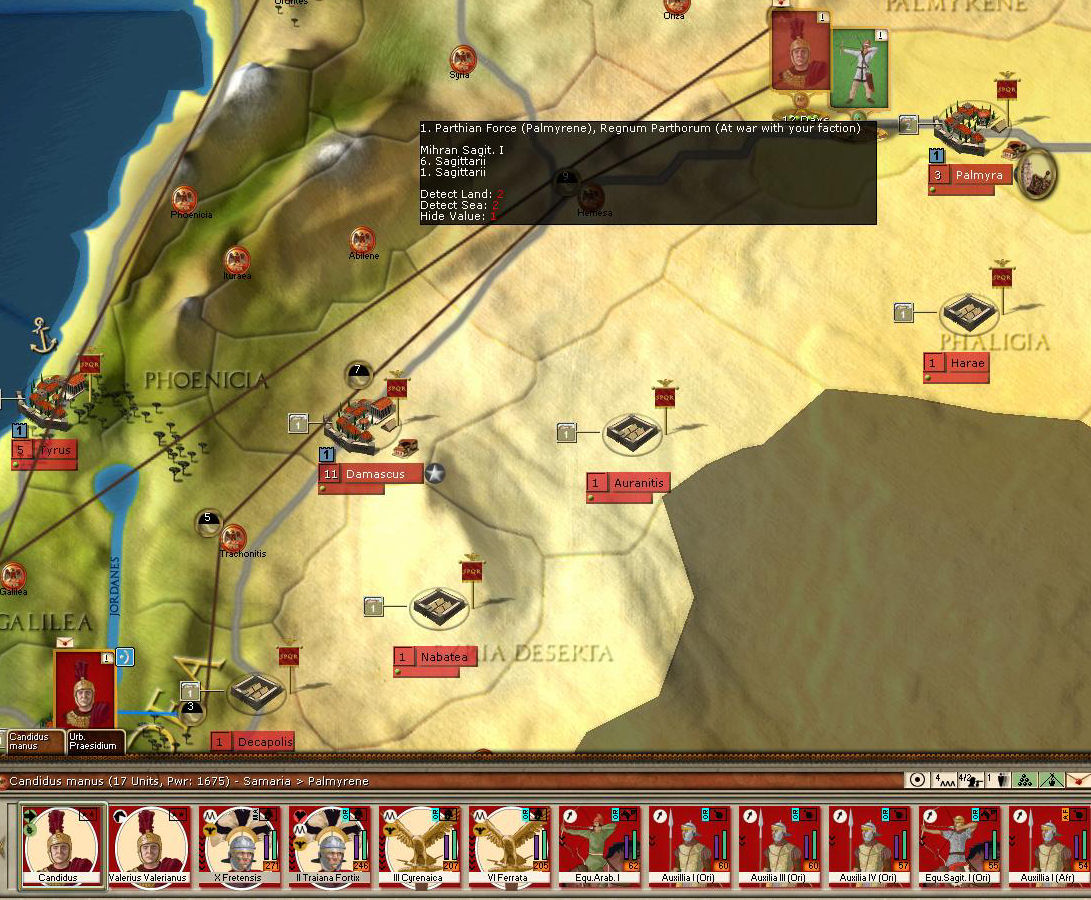Select the Damascus city label
1091x900 pixels.
(374, 474)
